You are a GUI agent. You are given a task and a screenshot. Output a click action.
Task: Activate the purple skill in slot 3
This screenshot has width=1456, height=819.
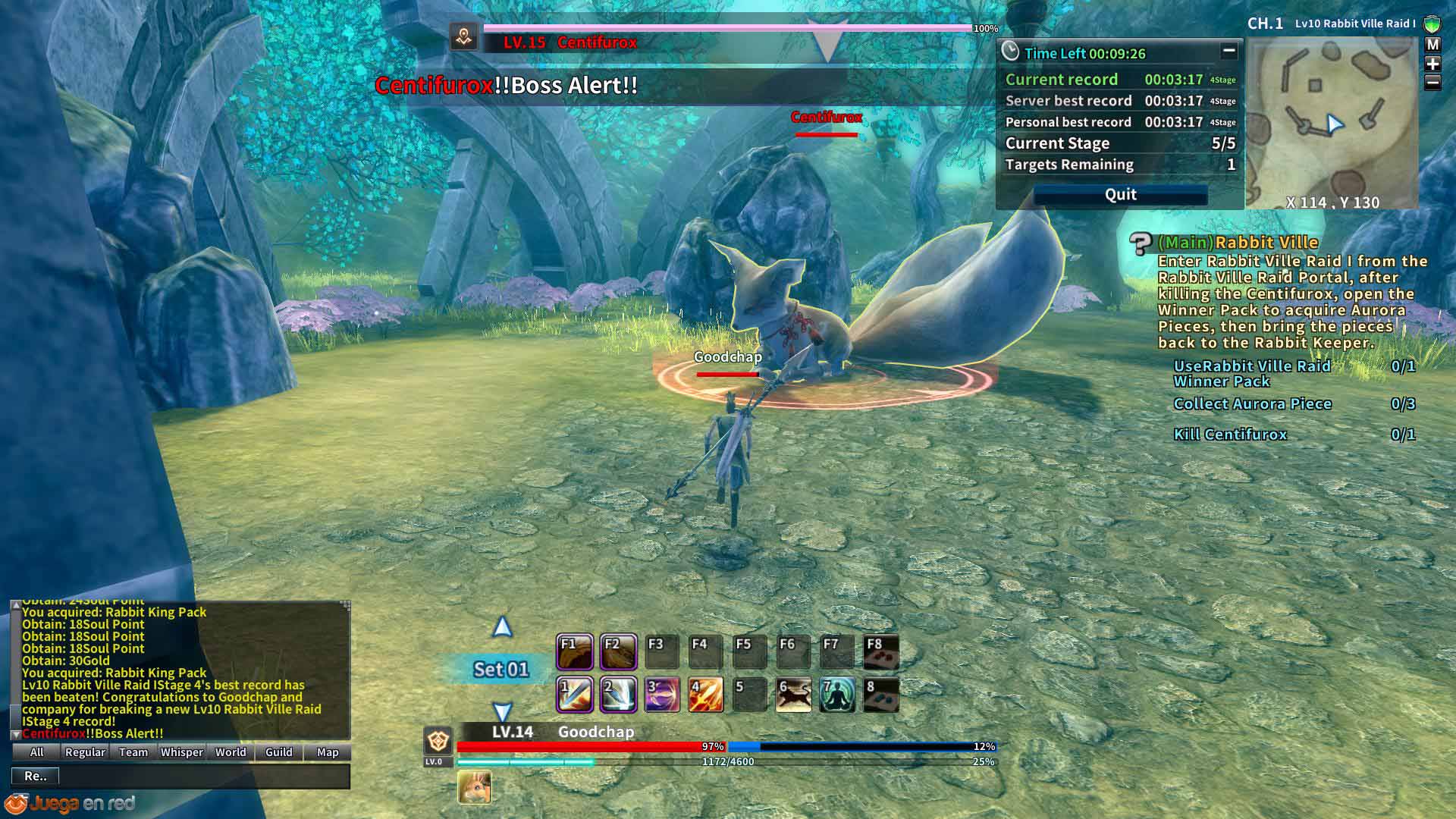point(661,695)
